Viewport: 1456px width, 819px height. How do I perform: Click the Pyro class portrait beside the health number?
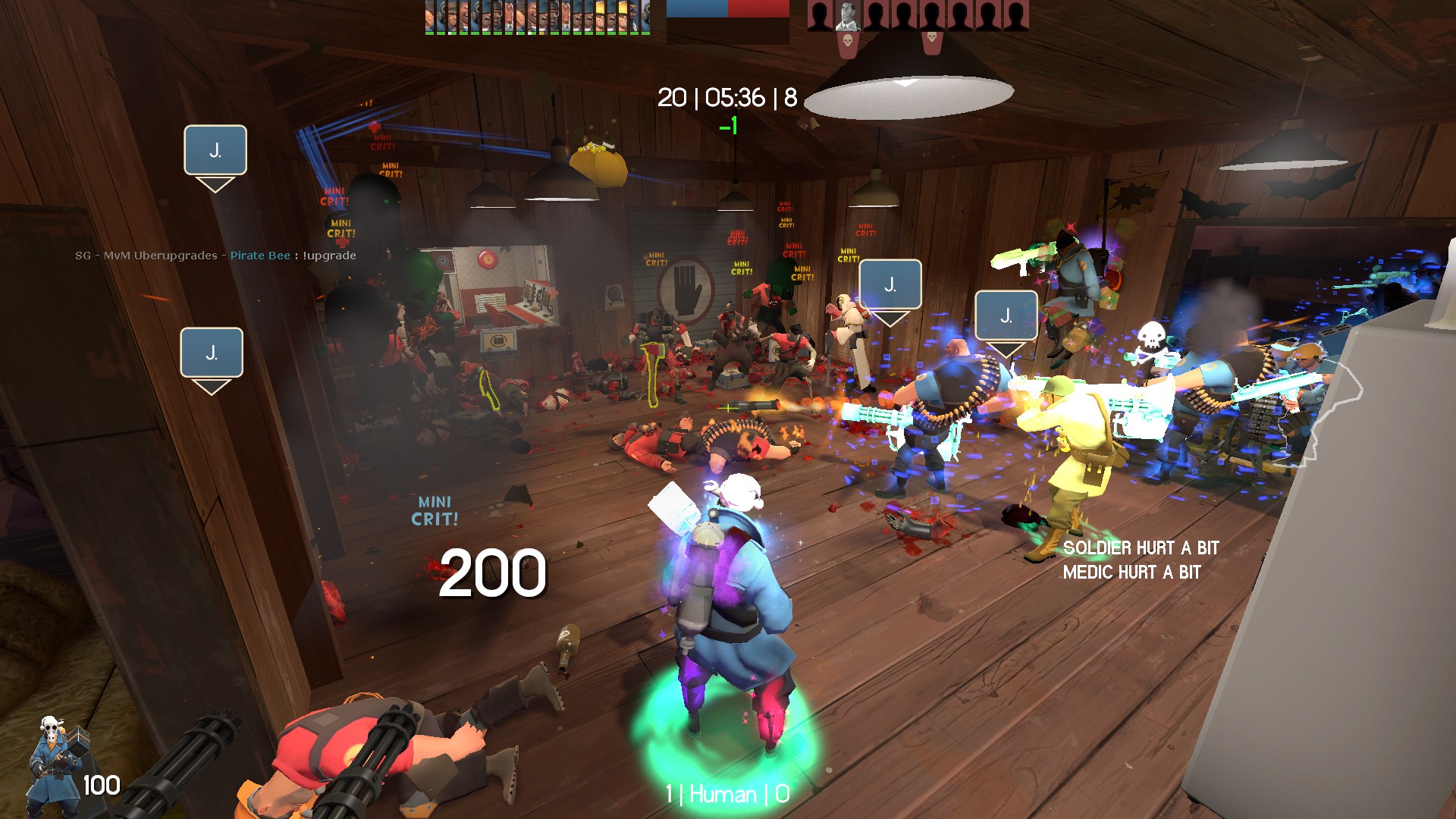(x=55, y=764)
